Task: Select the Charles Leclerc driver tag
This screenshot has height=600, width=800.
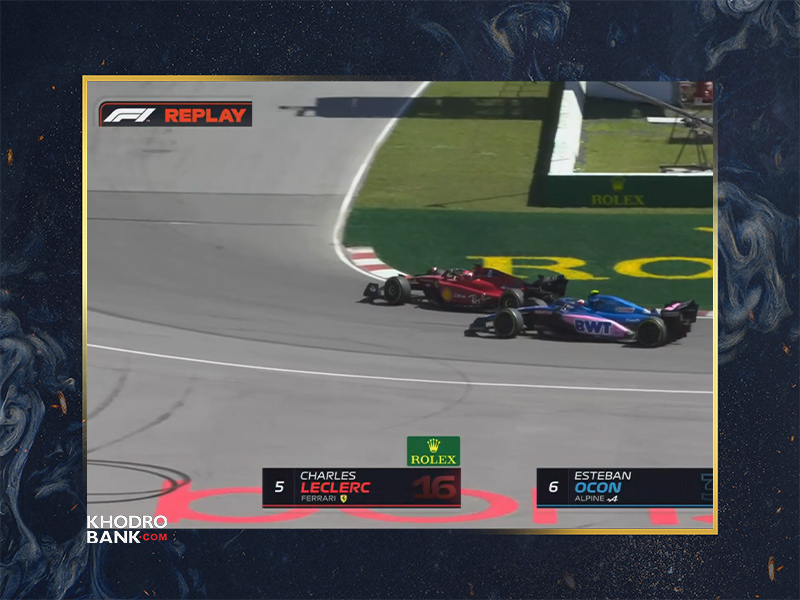Action: (x=361, y=487)
